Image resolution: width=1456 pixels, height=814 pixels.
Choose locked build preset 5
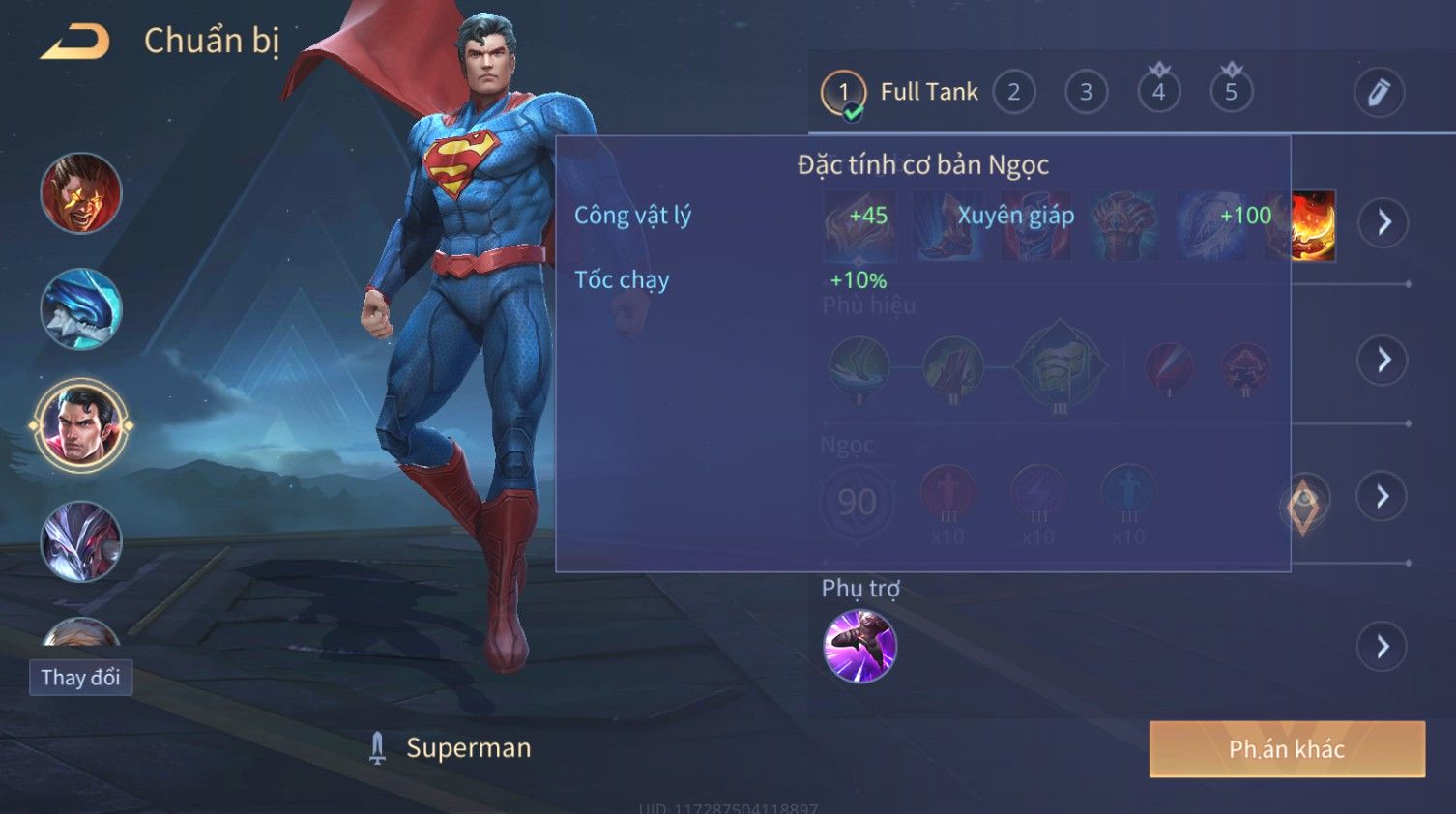coord(1231,93)
